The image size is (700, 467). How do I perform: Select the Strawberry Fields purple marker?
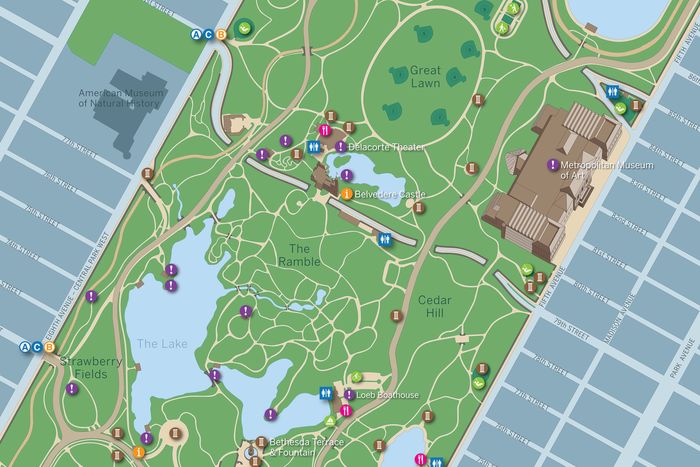click(x=72, y=388)
